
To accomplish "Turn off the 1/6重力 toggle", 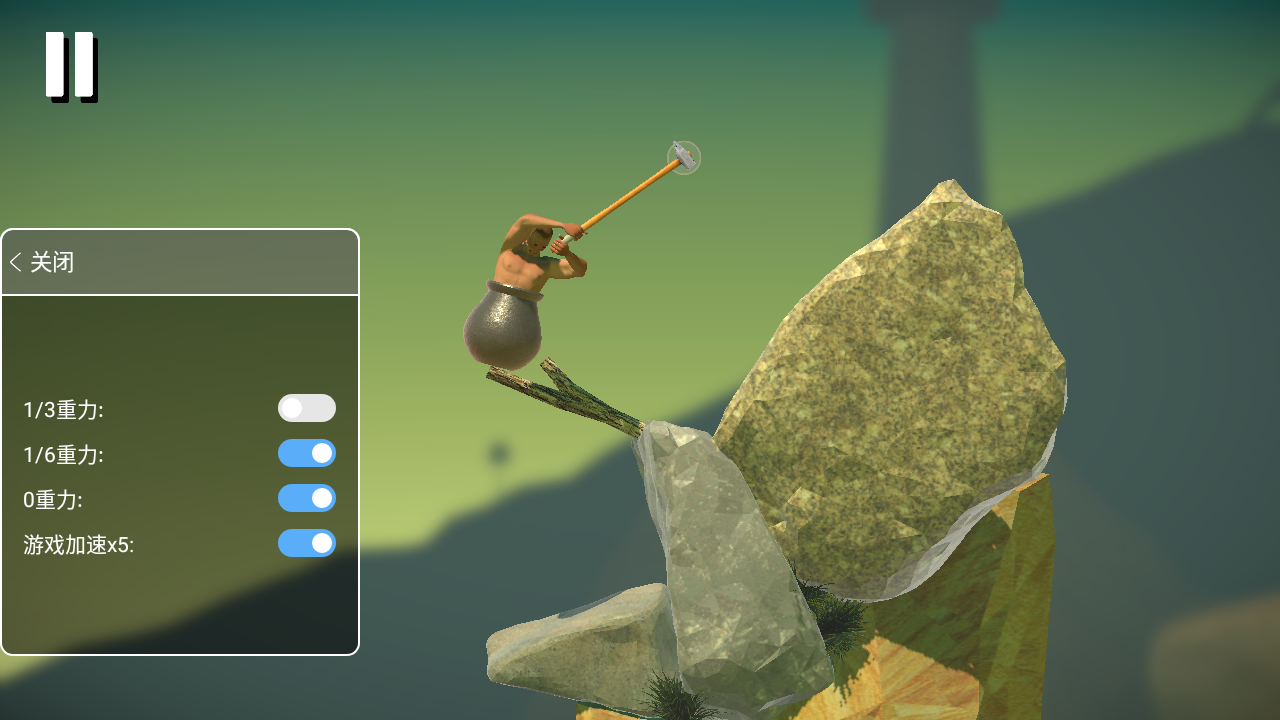I will pyautogui.click(x=307, y=453).
